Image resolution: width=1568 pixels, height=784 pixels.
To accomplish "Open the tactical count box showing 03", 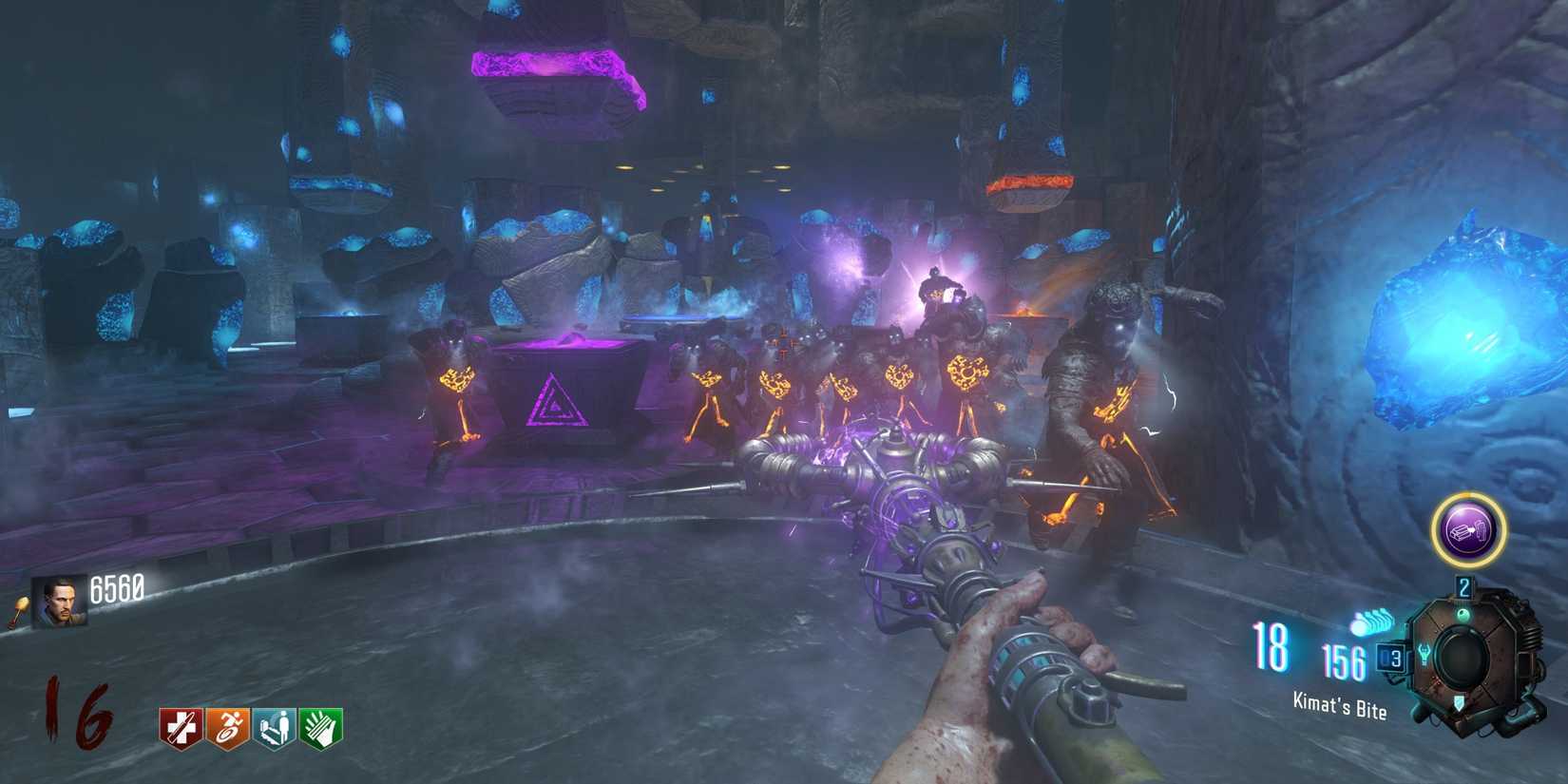I will pos(1391,658).
